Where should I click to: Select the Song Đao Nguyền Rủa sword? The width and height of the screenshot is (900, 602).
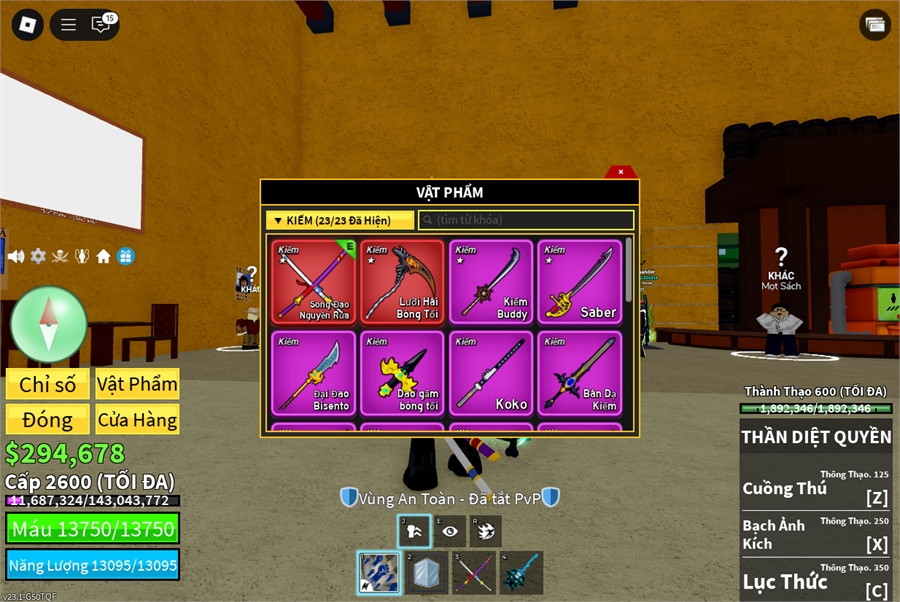click(x=316, y=281)
